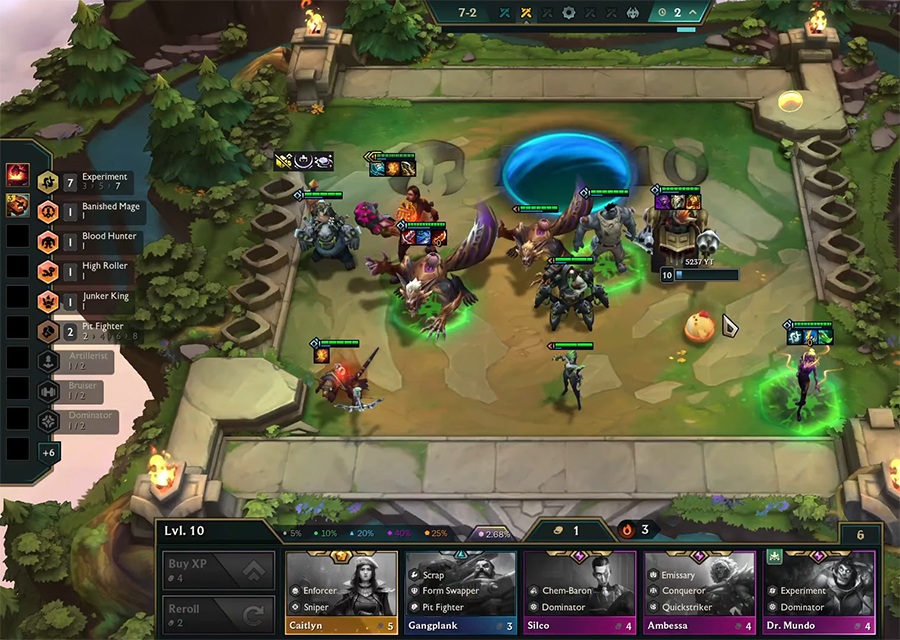900x640 pixels.
Task: Reroll the shop
Action: pos(218,613)
